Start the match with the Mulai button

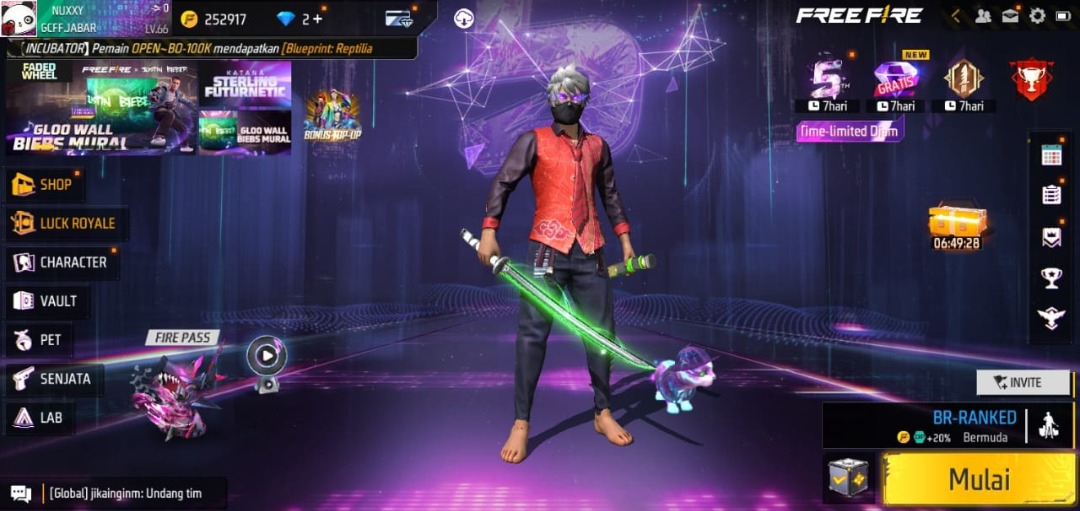coord(979,478)
